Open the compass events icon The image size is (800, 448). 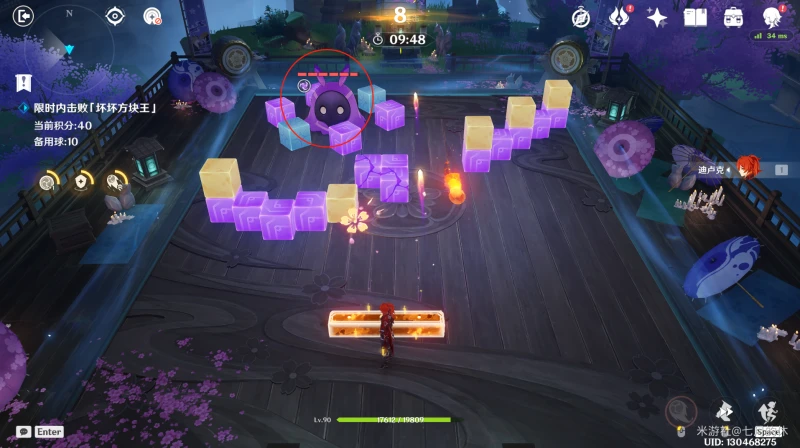coord(581,17)
